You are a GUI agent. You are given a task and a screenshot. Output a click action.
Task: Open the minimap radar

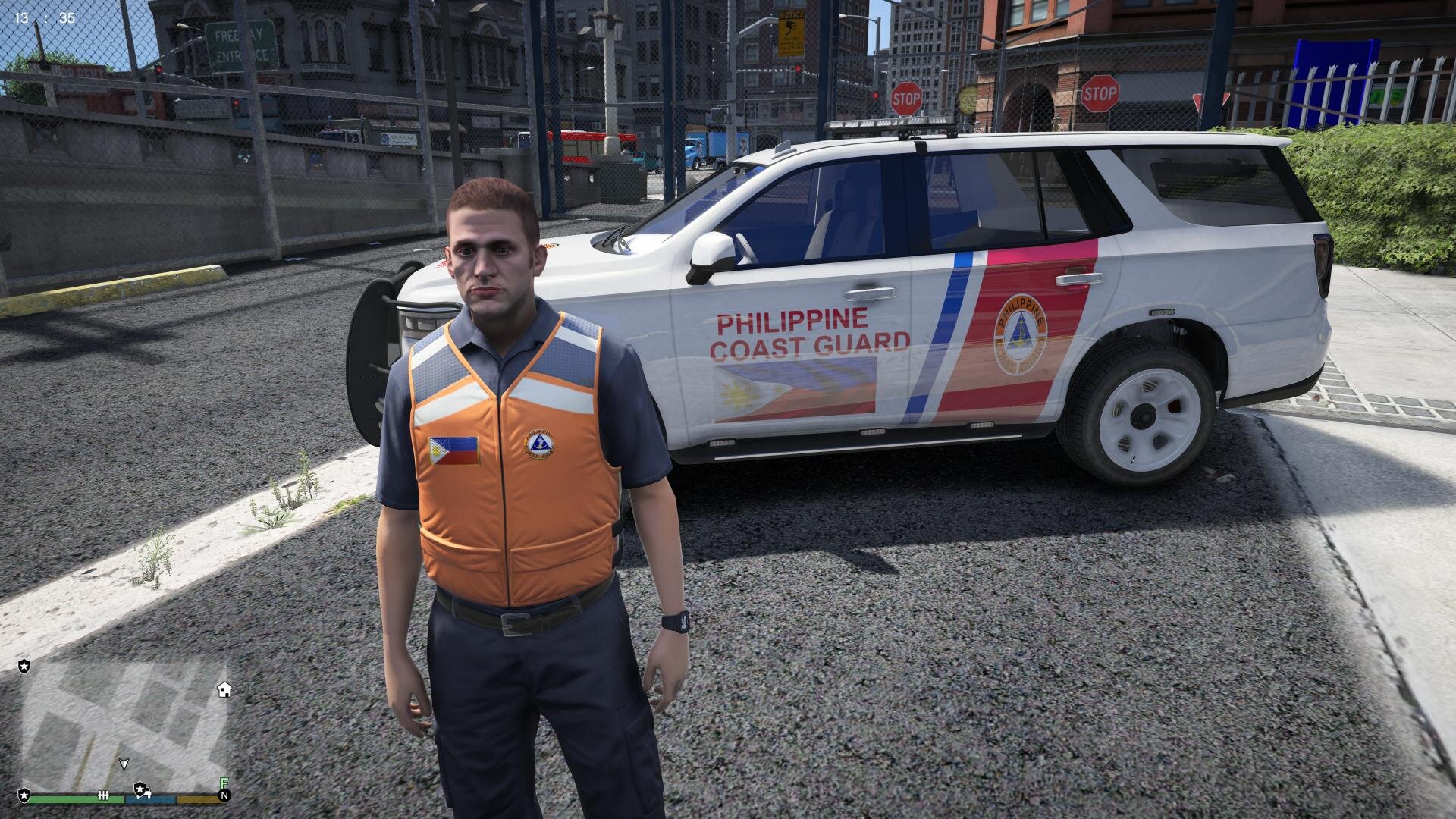pos(125,723)
